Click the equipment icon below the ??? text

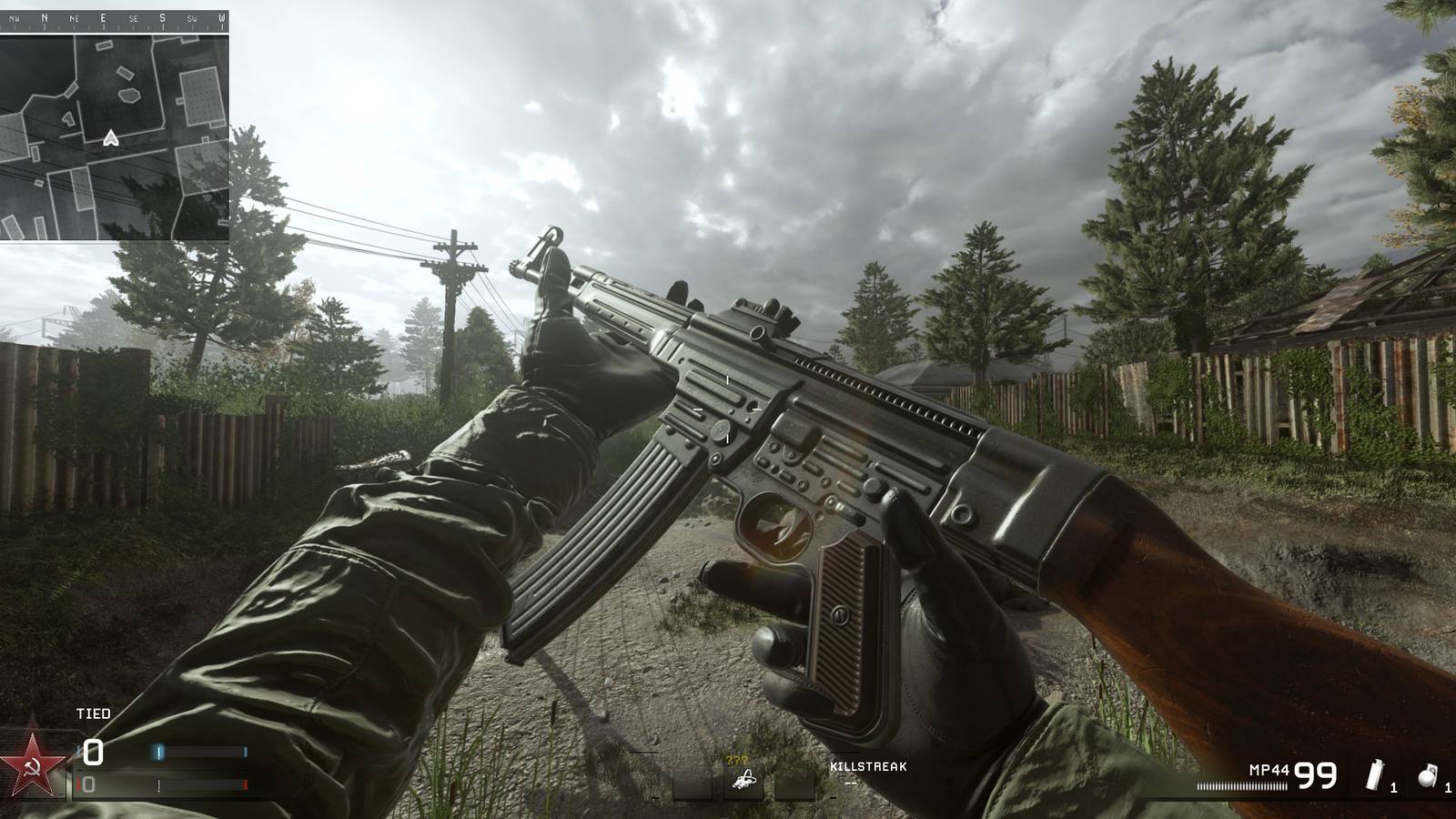click(x=744, y=780)
